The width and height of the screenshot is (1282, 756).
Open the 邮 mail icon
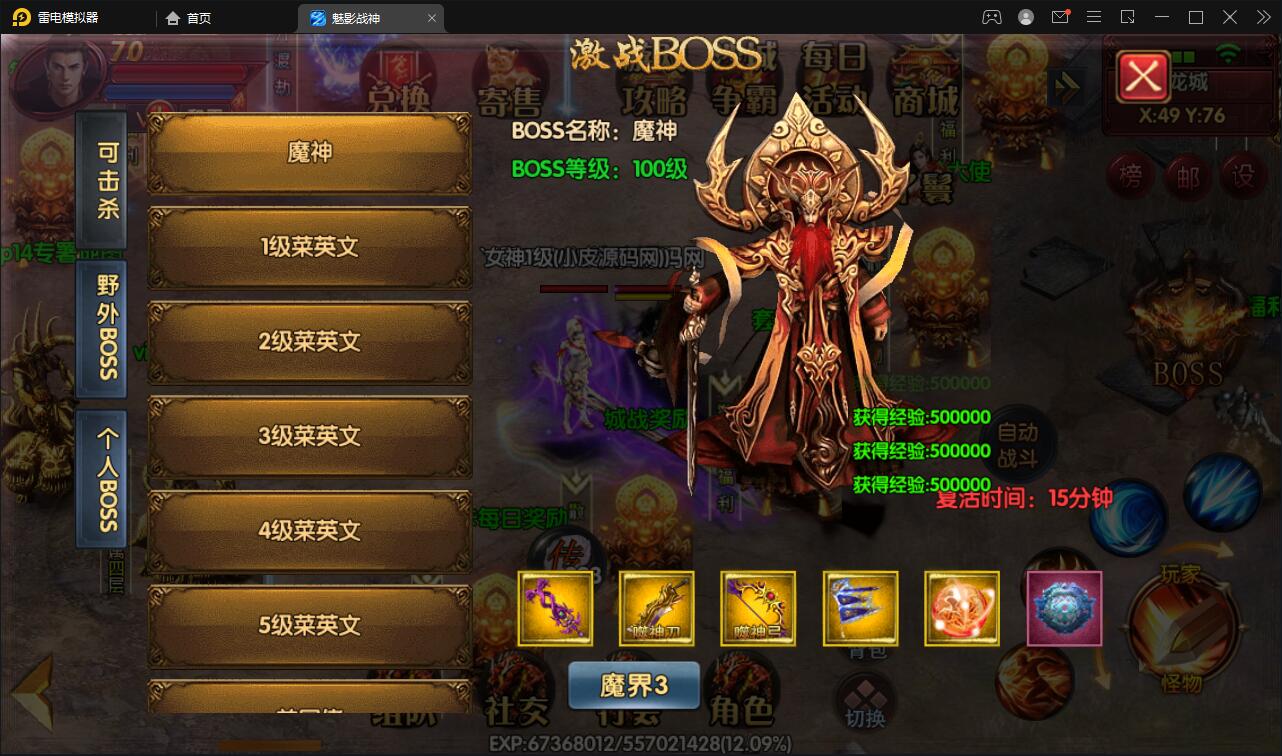pyautogui.click(x=1188, y=173)
